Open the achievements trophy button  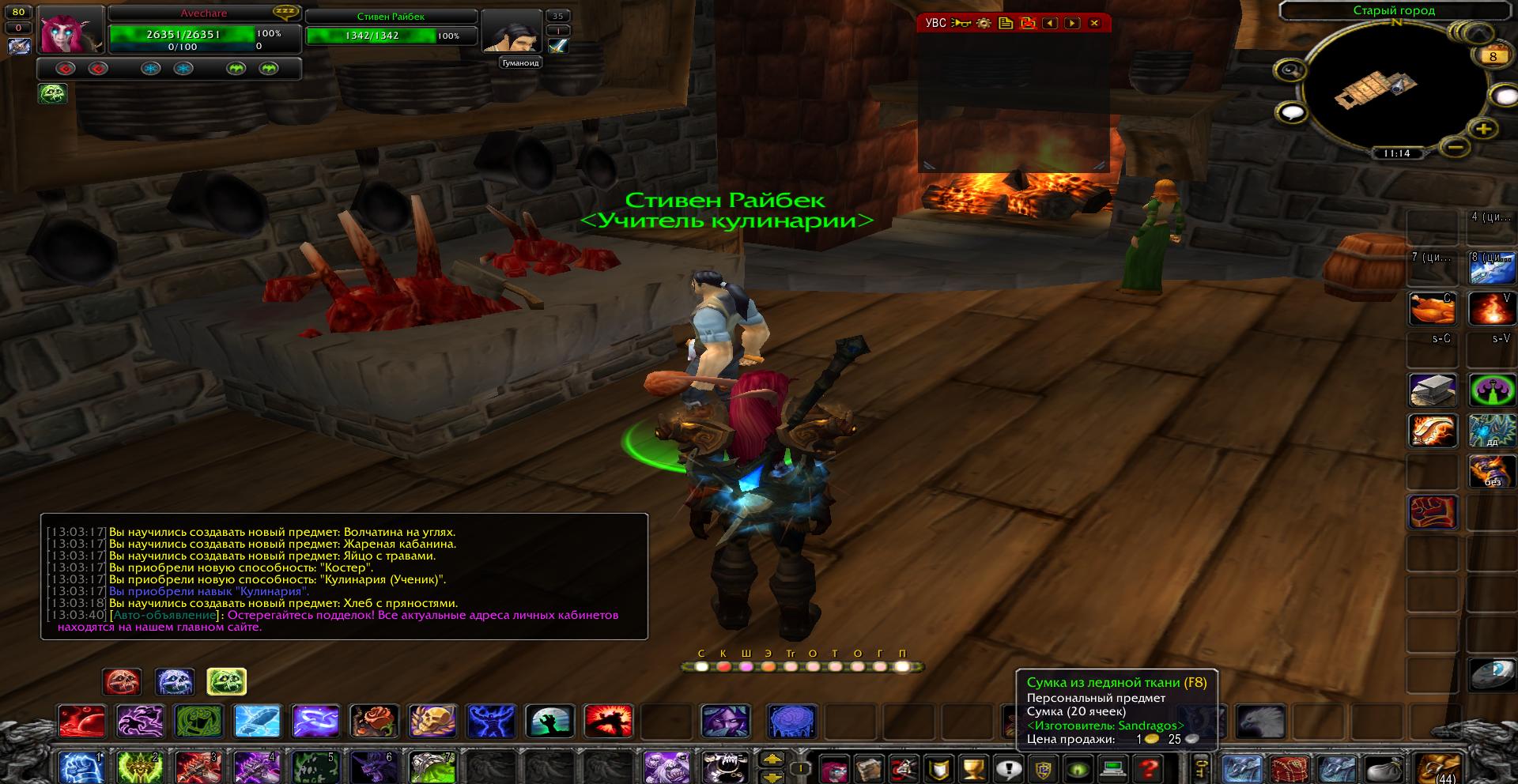tap(973, 768)
